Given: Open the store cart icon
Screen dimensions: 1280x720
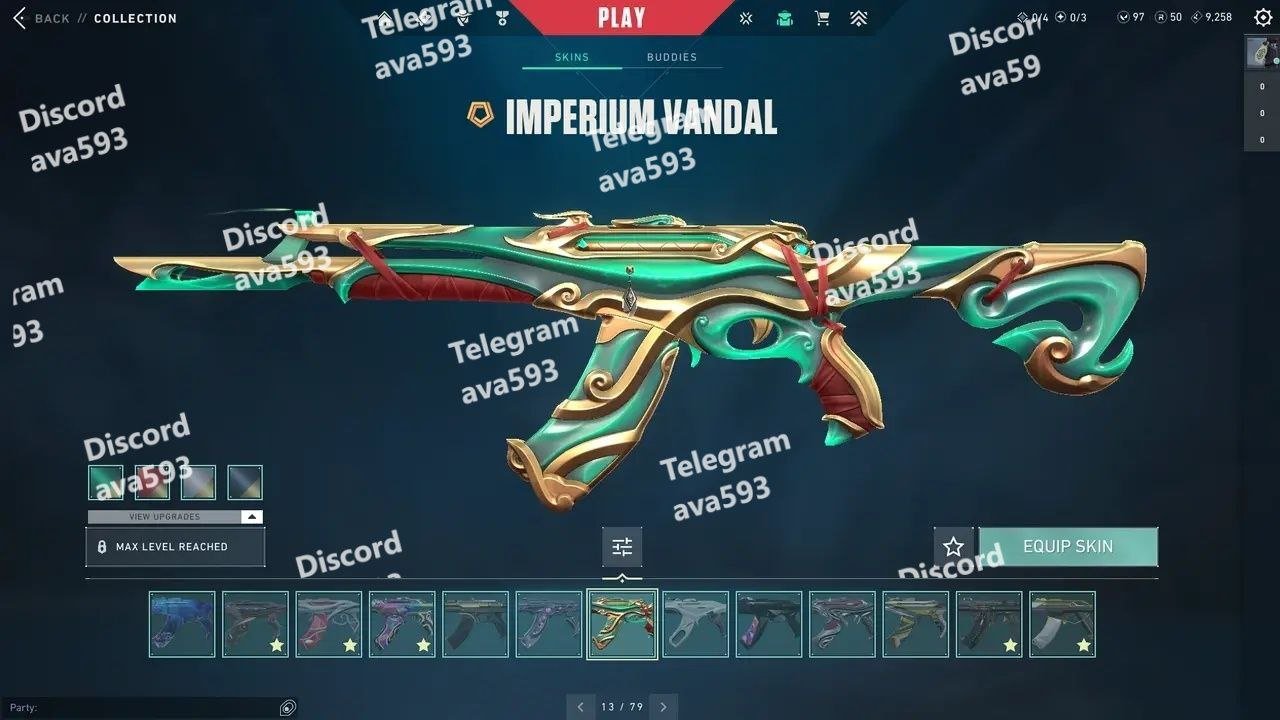Looking at the screenshot, I should (x=822, y=18).
